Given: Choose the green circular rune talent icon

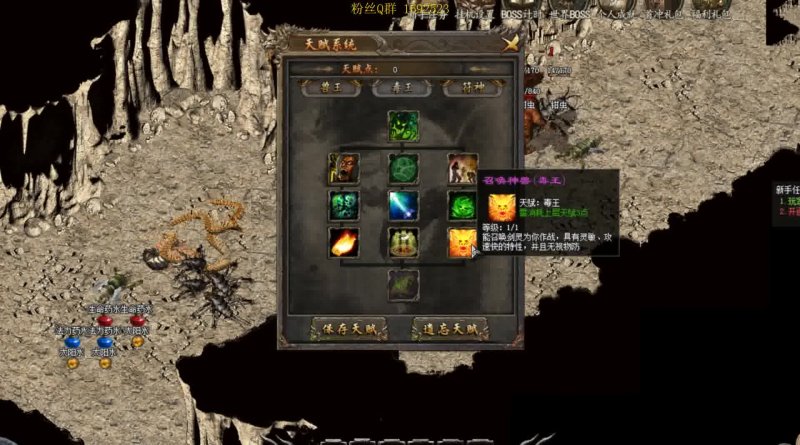Looking at the screenshot, I should click(x=403, y=168).
